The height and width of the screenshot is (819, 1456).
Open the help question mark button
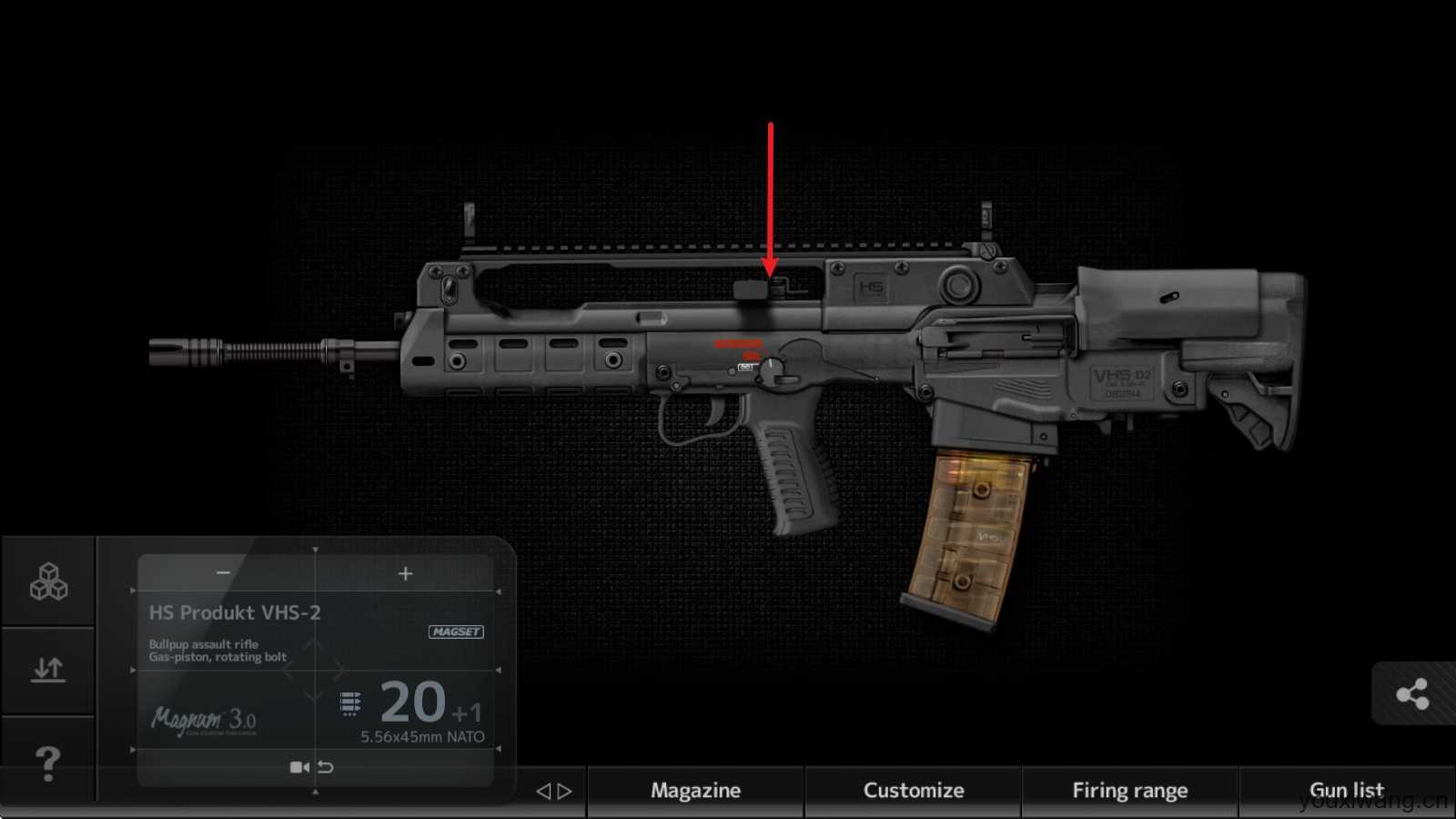point(47,763)
